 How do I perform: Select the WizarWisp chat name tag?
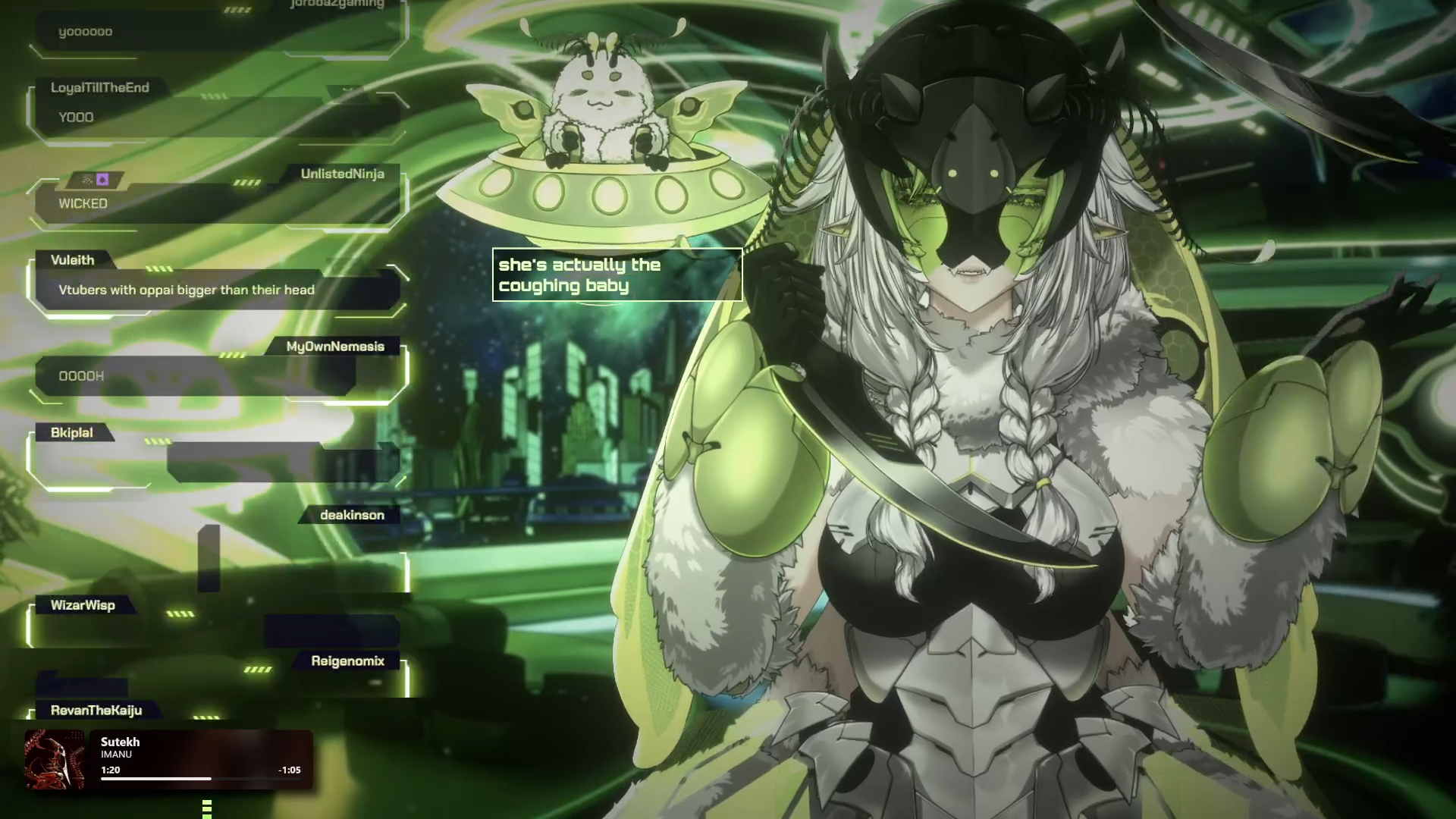click(x=83, y=605)
